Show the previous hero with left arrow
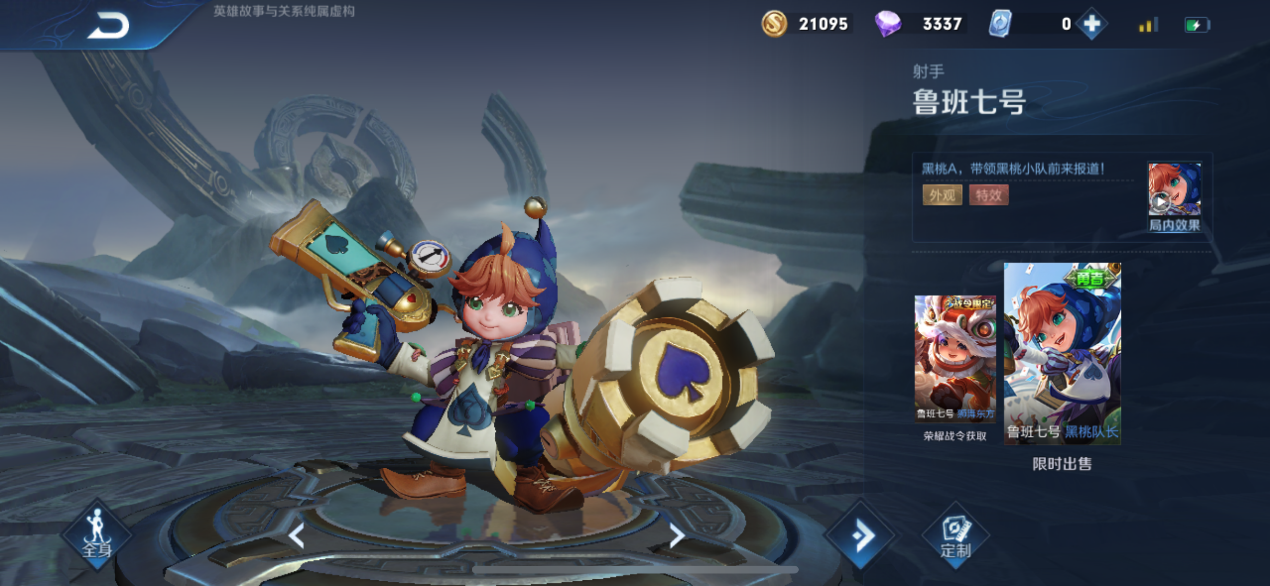Image resolution: width=1270 pixels, height=586 pixels. click(296, 536)
